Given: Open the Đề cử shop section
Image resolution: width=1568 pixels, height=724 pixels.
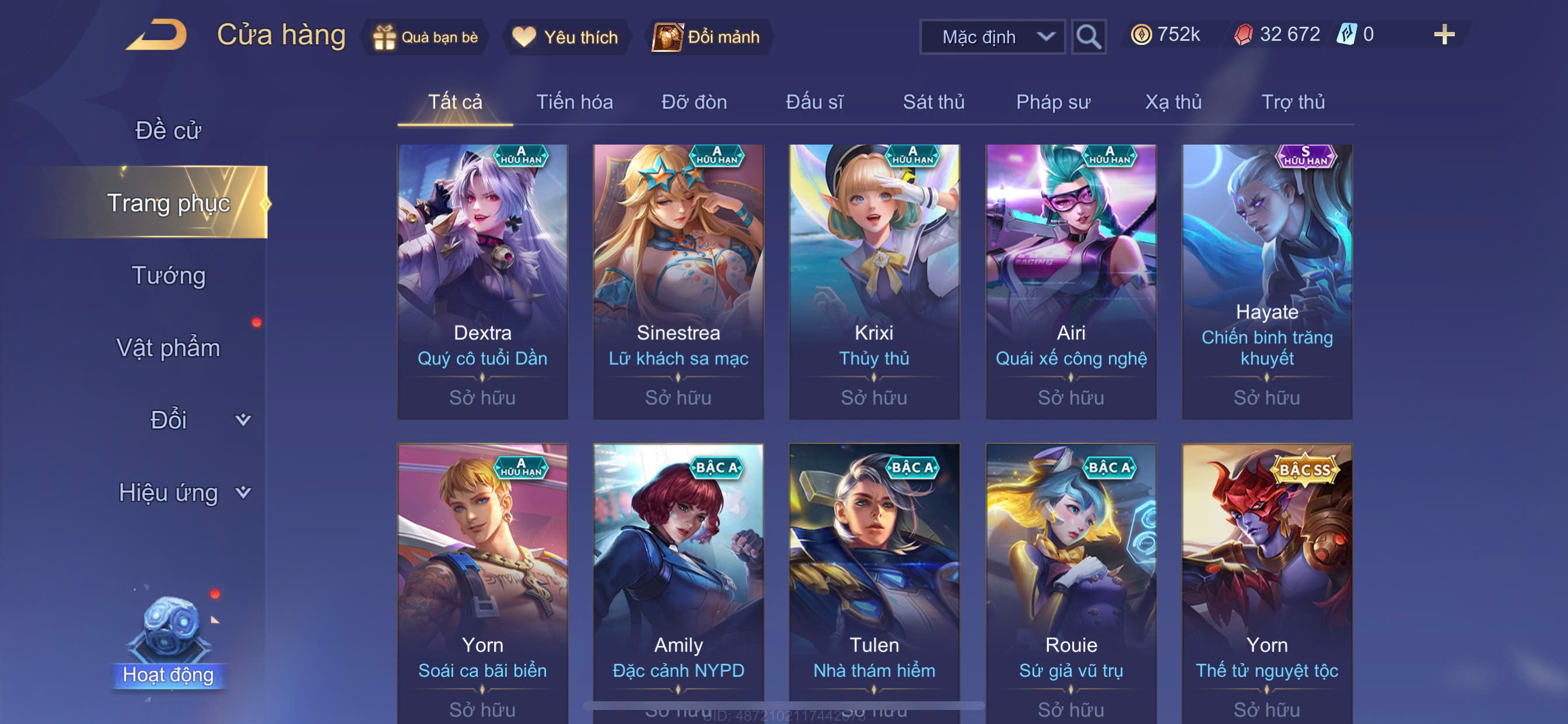Looking at the screenshot, I should pyautogui.click(x=168, y=130).
